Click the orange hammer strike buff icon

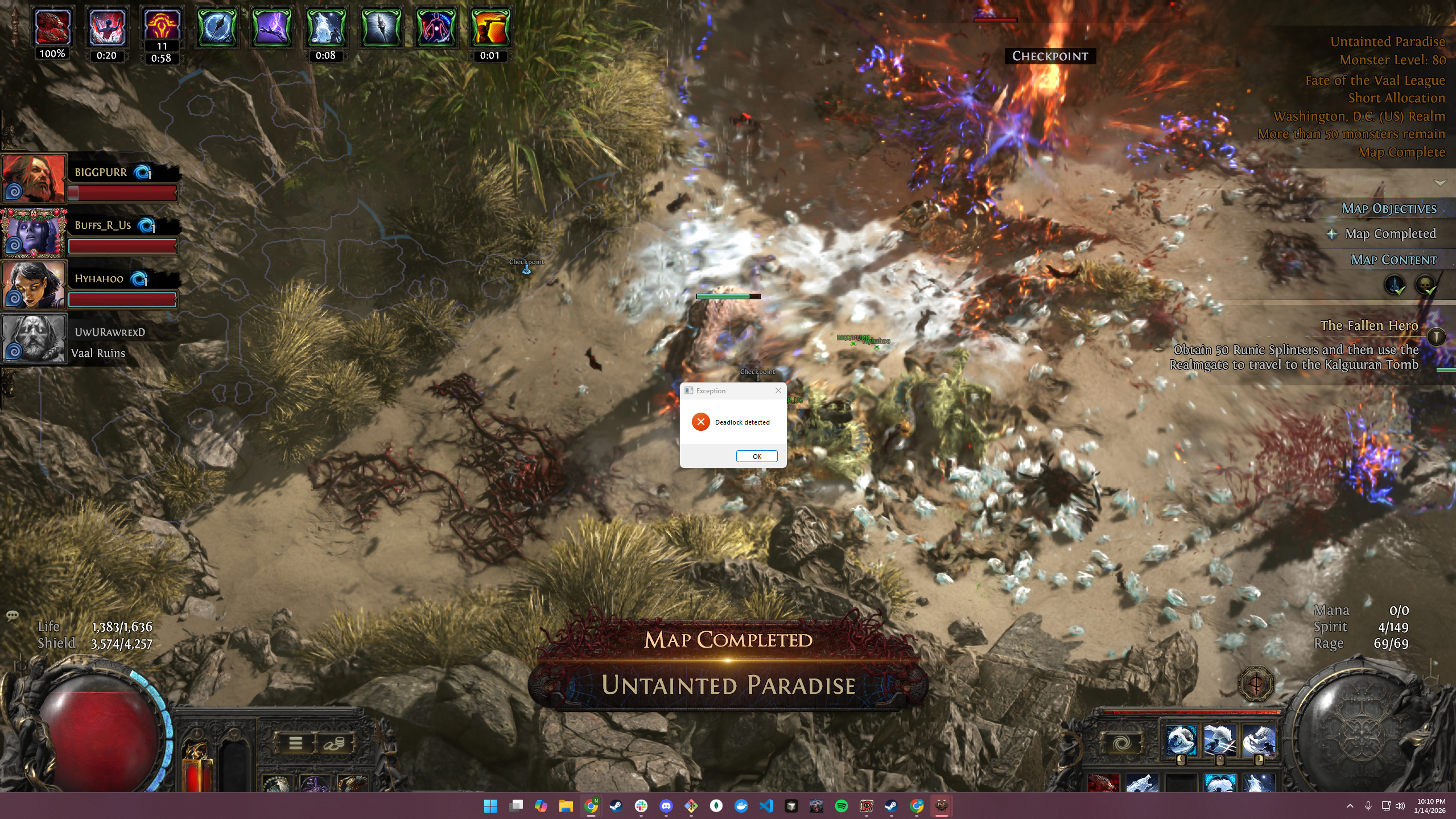tap(490, 27)
